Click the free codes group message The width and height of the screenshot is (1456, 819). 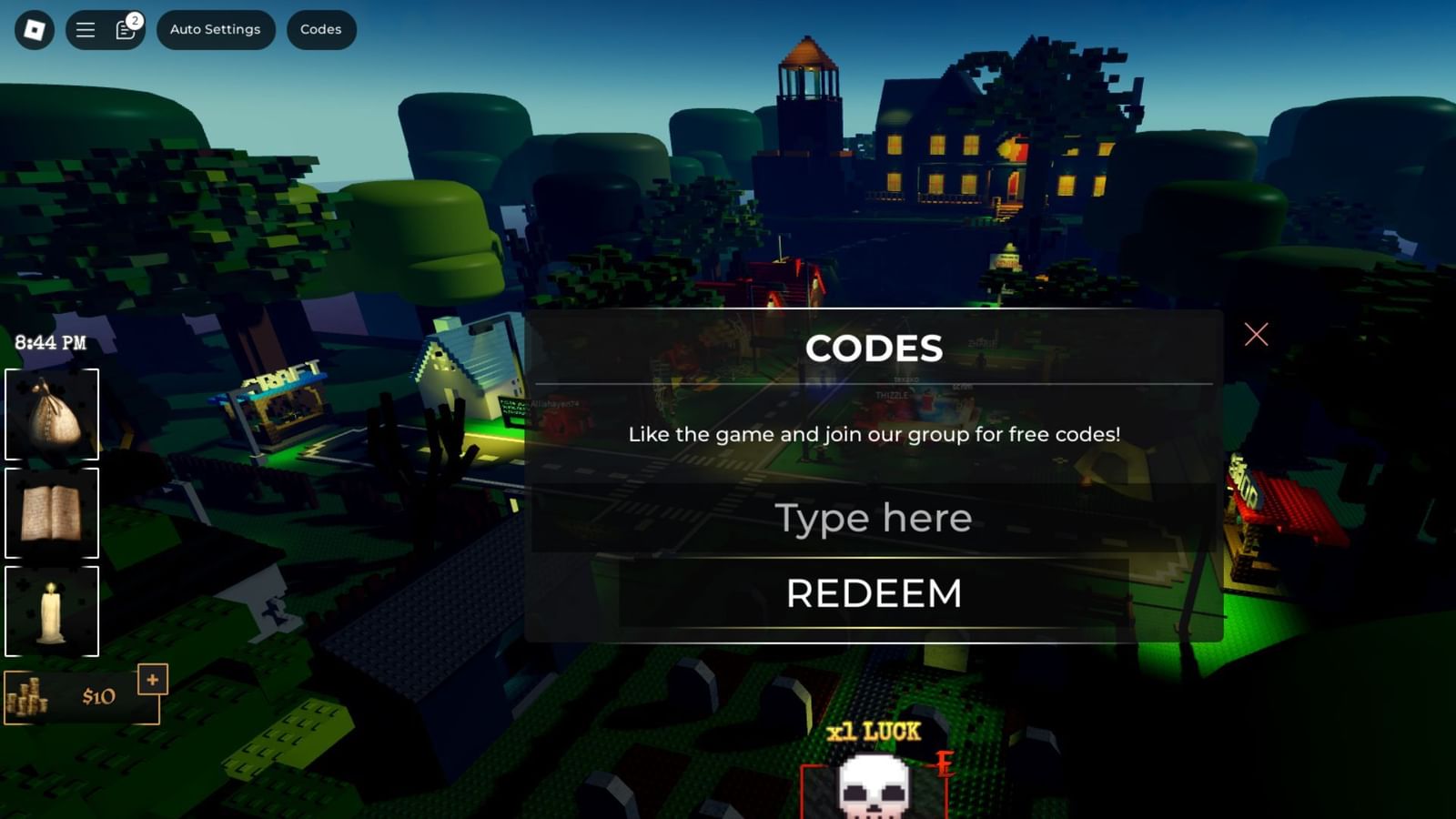(x=873, y=434)
